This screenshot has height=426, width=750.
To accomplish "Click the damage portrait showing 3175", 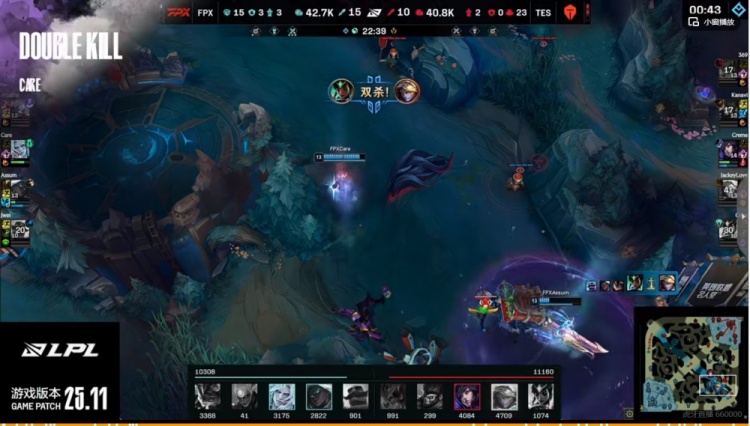I will coord(281,397).
